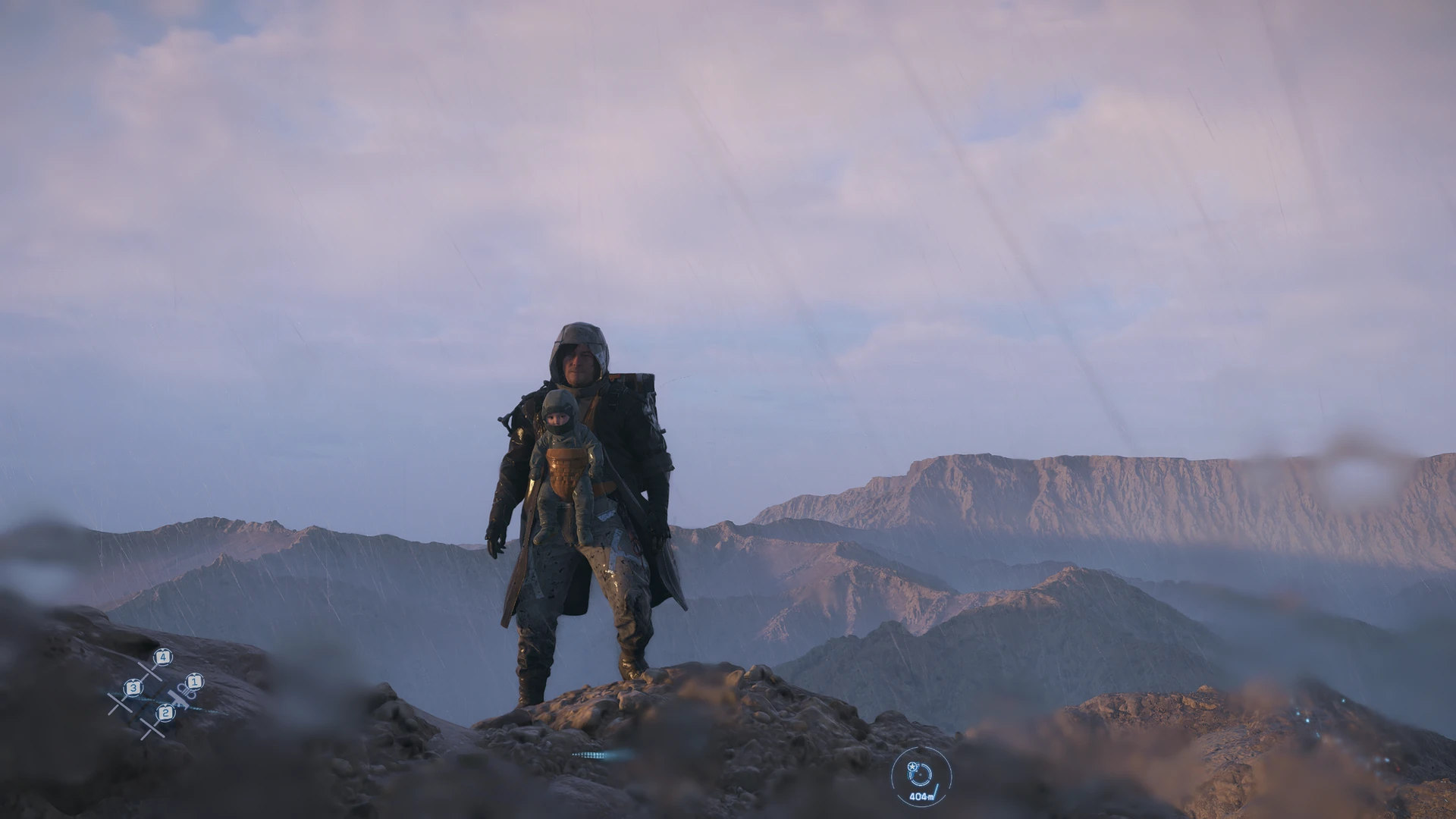
Task: Click the compass center dot
Action: (x=921, y=775)
